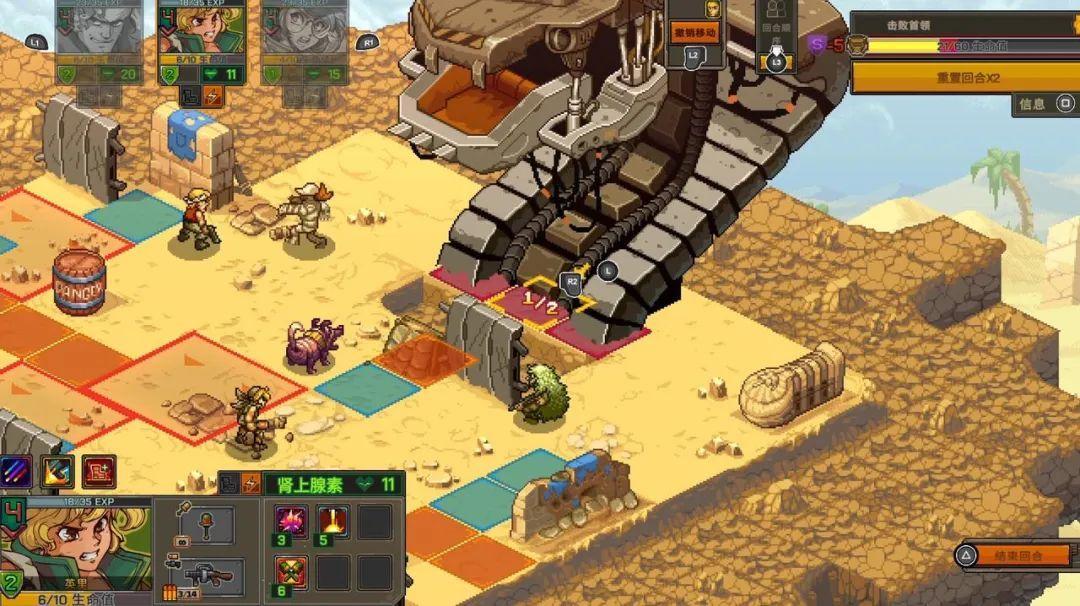Select the highlighted 1/2 boss target tile
Screen dimensions: 1080x606
[539, 299]
